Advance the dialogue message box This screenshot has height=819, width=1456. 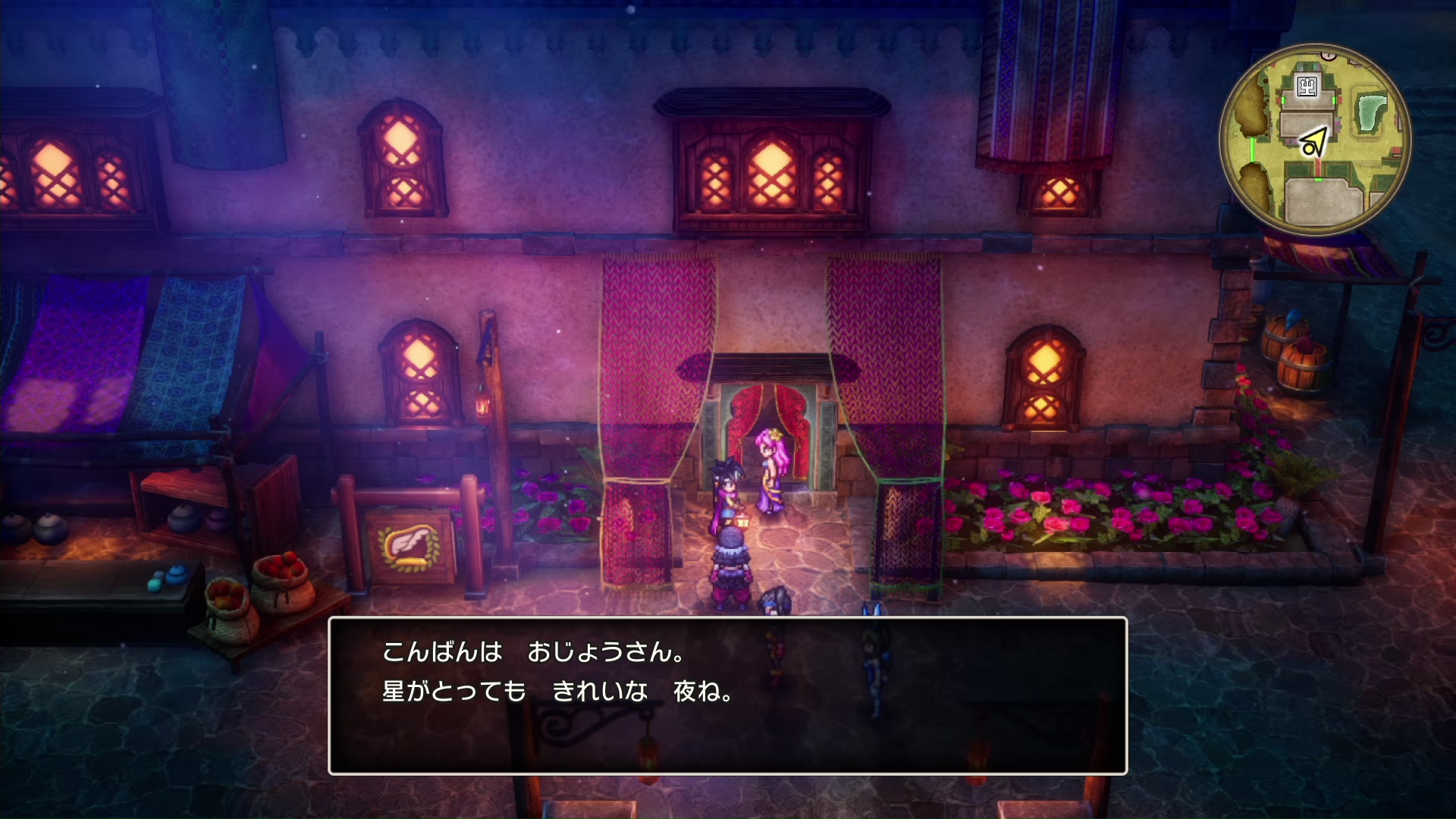point(727,695)
